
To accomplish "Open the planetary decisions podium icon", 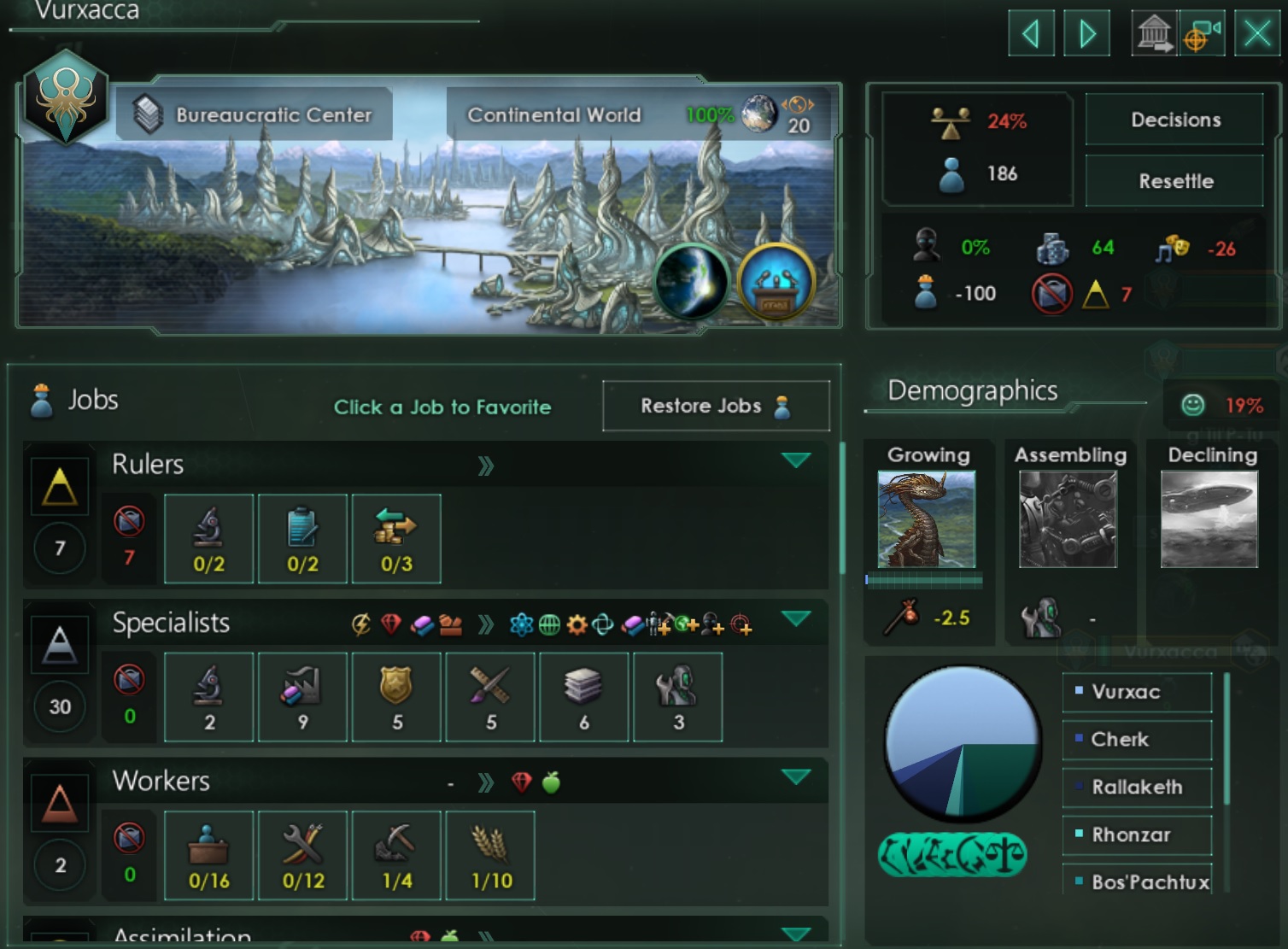I will 777,282.
